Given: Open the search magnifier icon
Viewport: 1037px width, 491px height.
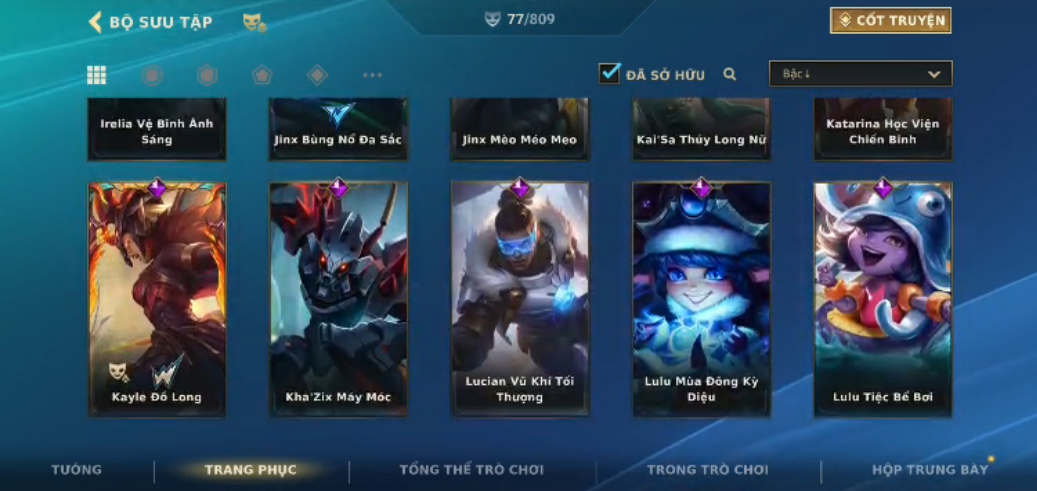Looking at the screenshot, I should click(x=730, y=74).
